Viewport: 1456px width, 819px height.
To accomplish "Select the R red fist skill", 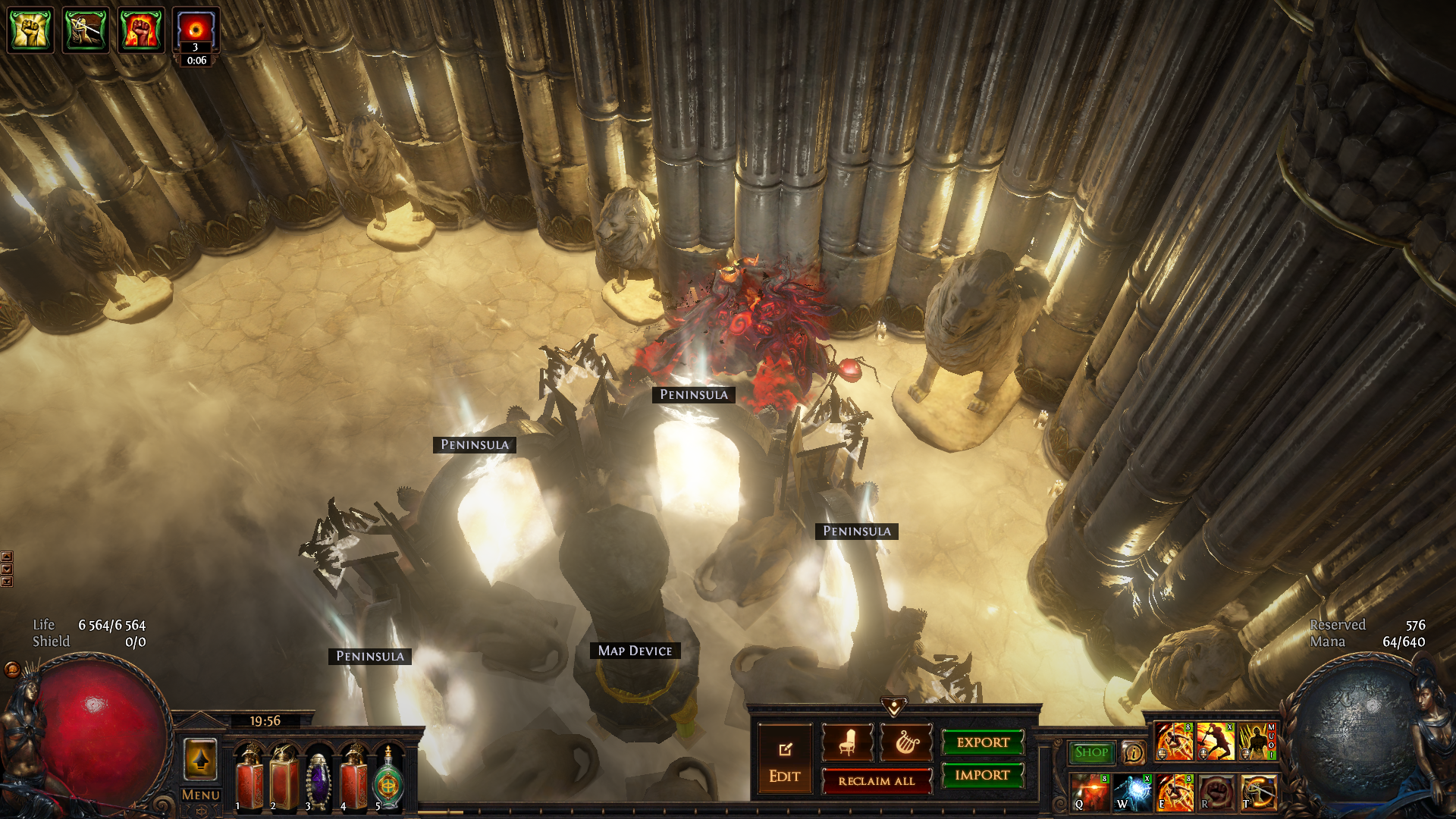I will click(1216, 792).
